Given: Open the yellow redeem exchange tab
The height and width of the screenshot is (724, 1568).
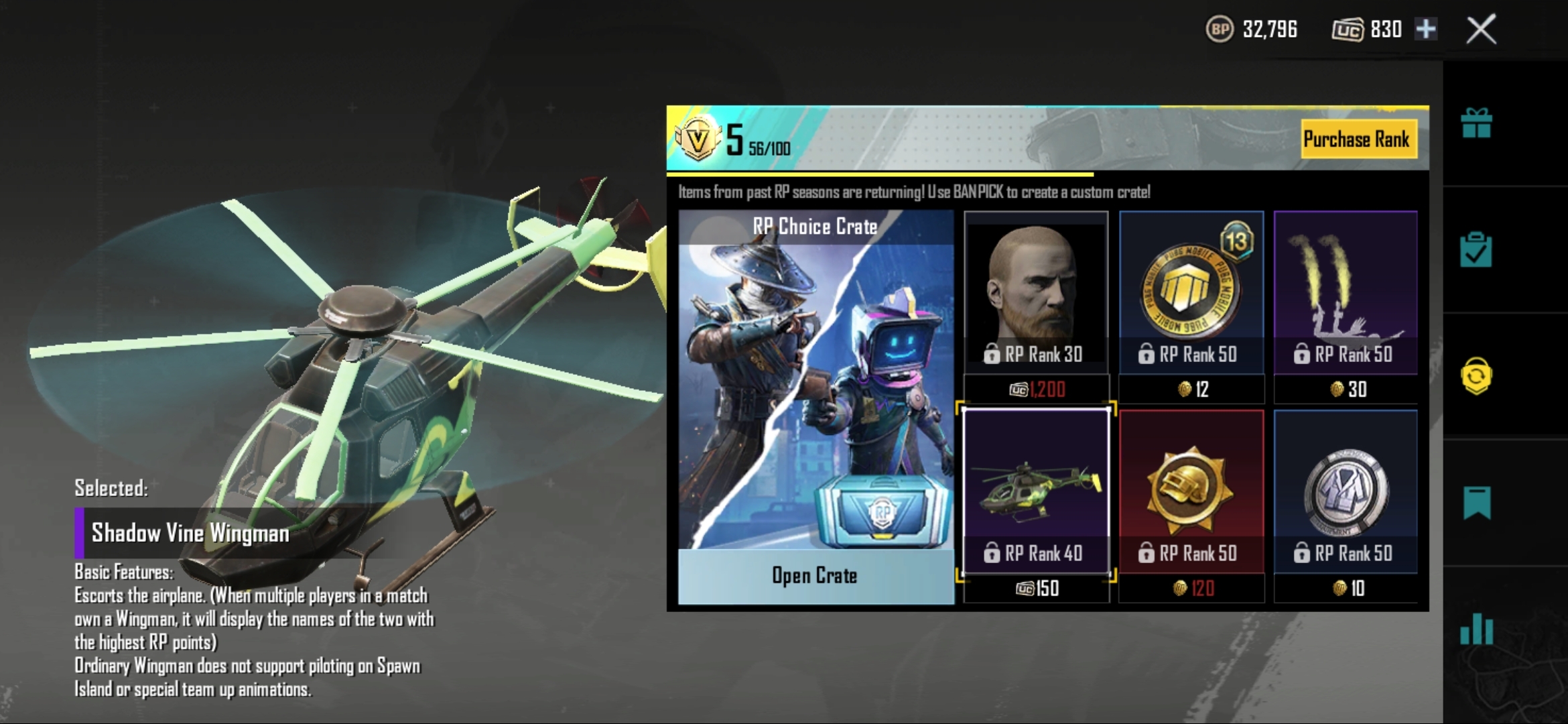Looking at the screenshot, I should (1476, 376).
